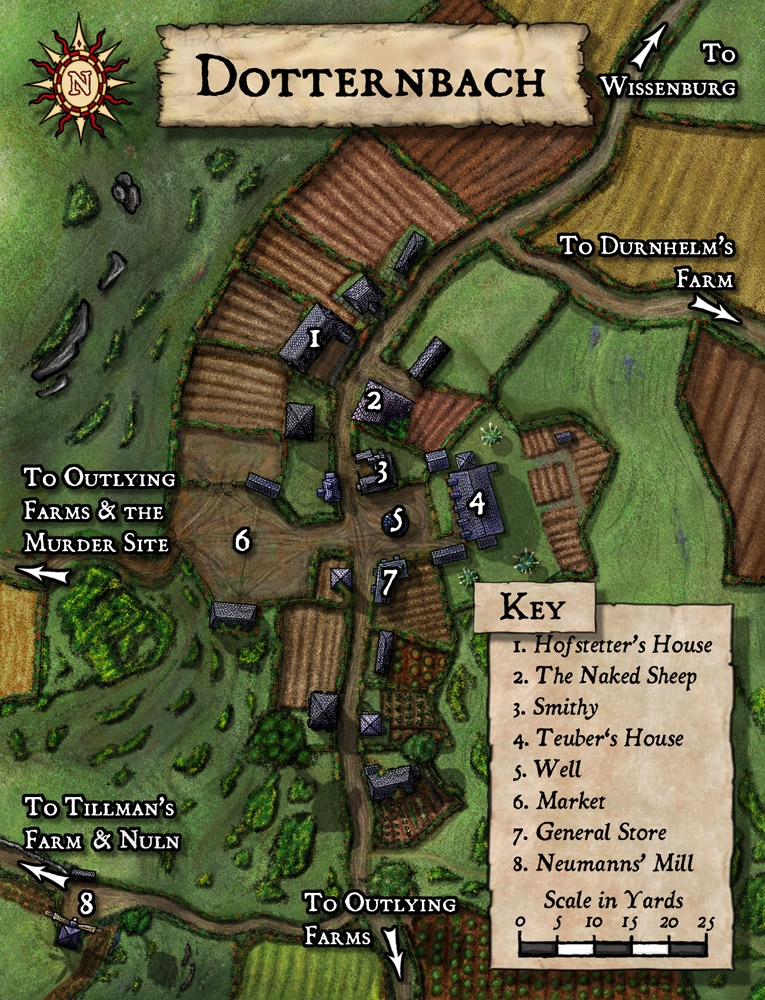This screenshot has width=765, height=1000.
Task: Select the number 2 map marker
Action: click(x=374, y=402)
